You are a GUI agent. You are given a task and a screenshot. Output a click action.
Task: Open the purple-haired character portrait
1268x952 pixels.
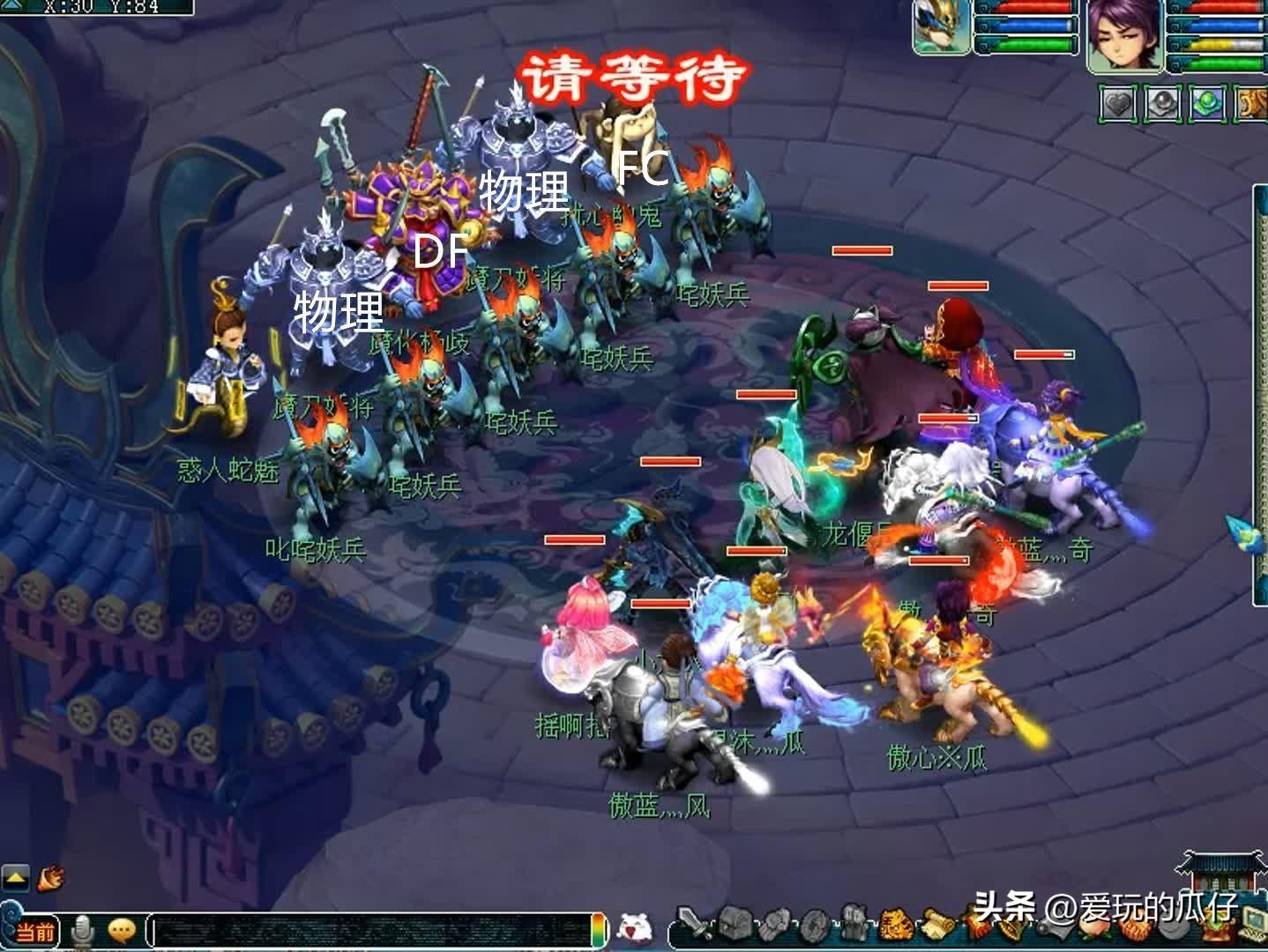point(1124,34)
